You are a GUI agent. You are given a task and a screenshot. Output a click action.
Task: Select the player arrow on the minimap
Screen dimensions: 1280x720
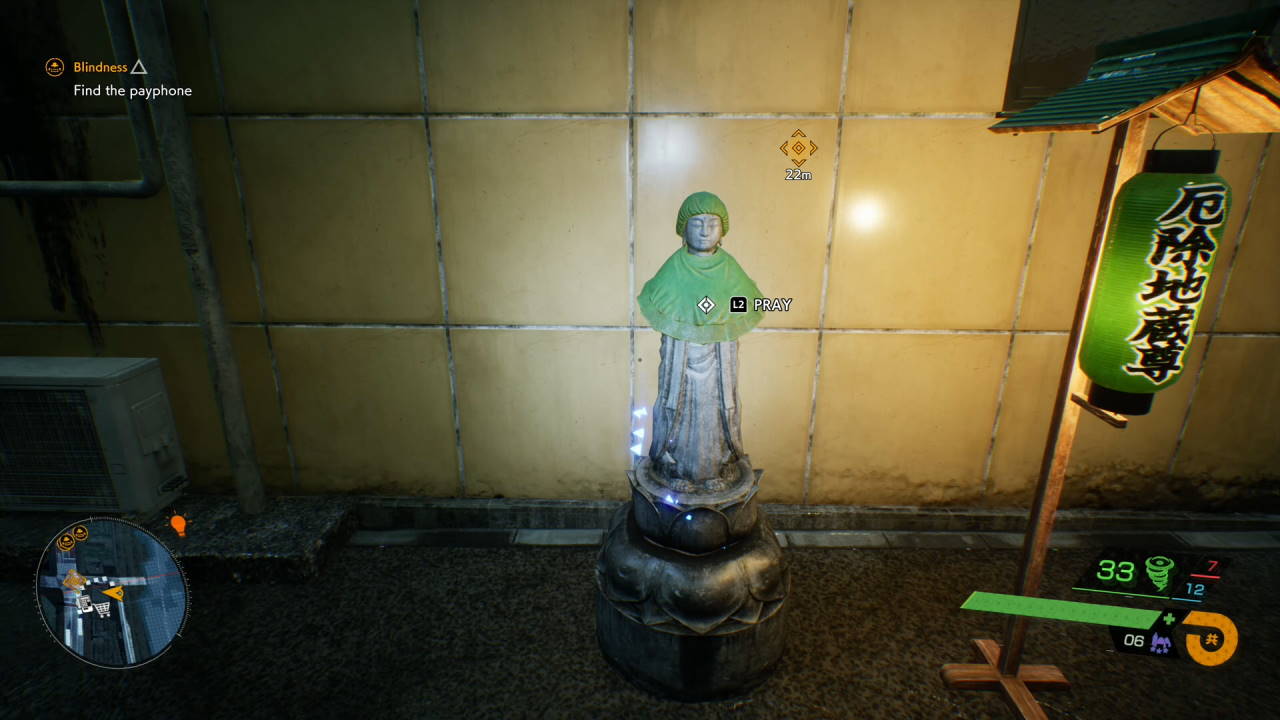tap(116, 593)
